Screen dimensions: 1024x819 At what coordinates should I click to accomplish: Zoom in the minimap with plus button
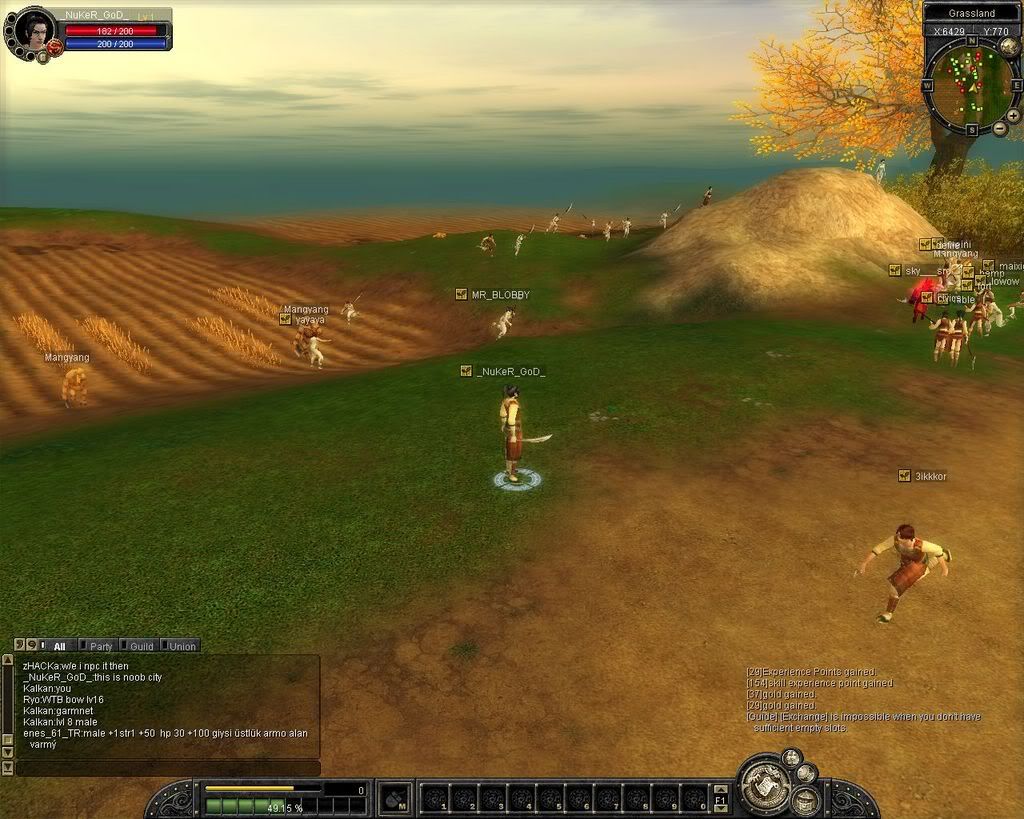click(1013, 115)
